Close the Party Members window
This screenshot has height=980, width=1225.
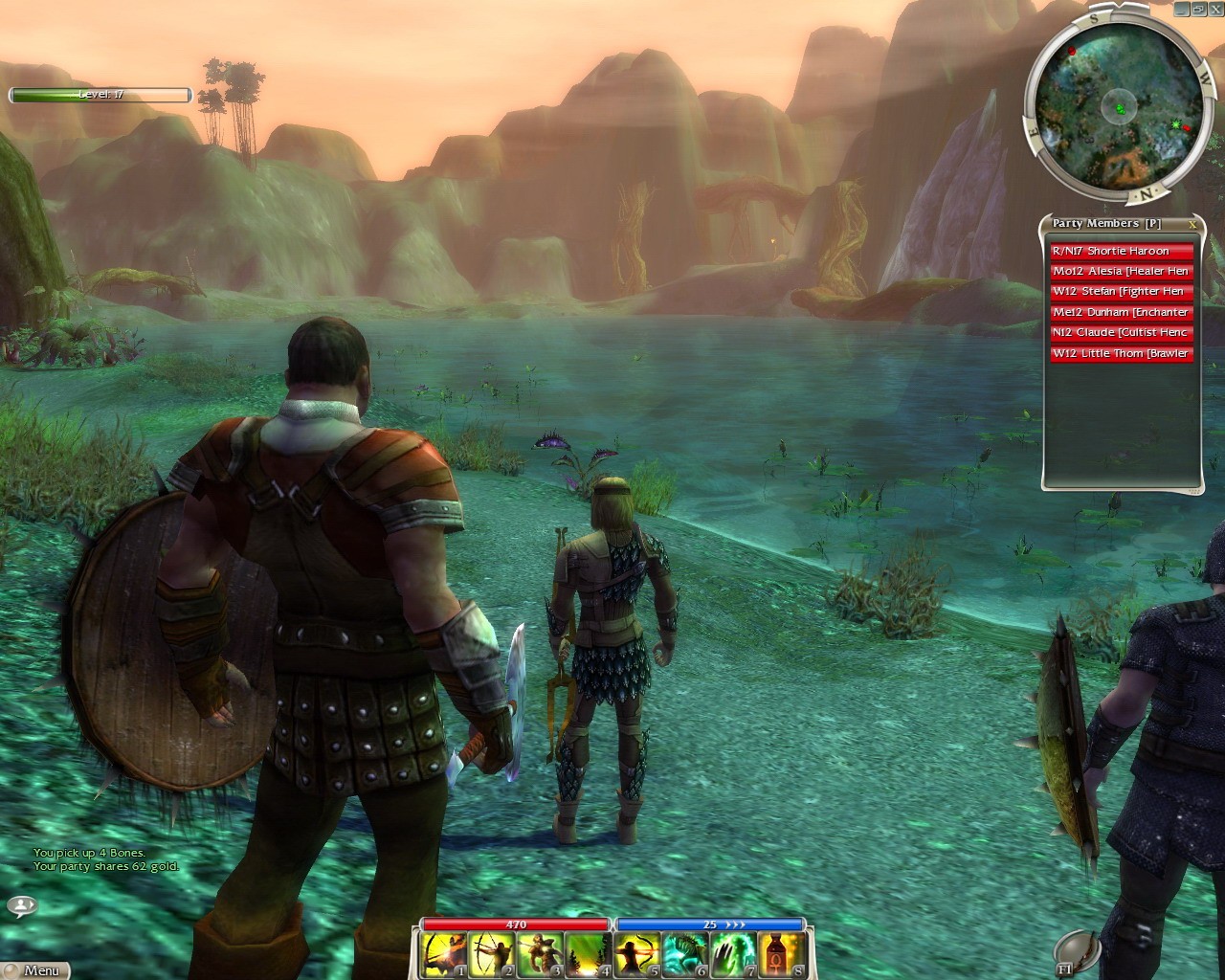(x=1192, y=224)
